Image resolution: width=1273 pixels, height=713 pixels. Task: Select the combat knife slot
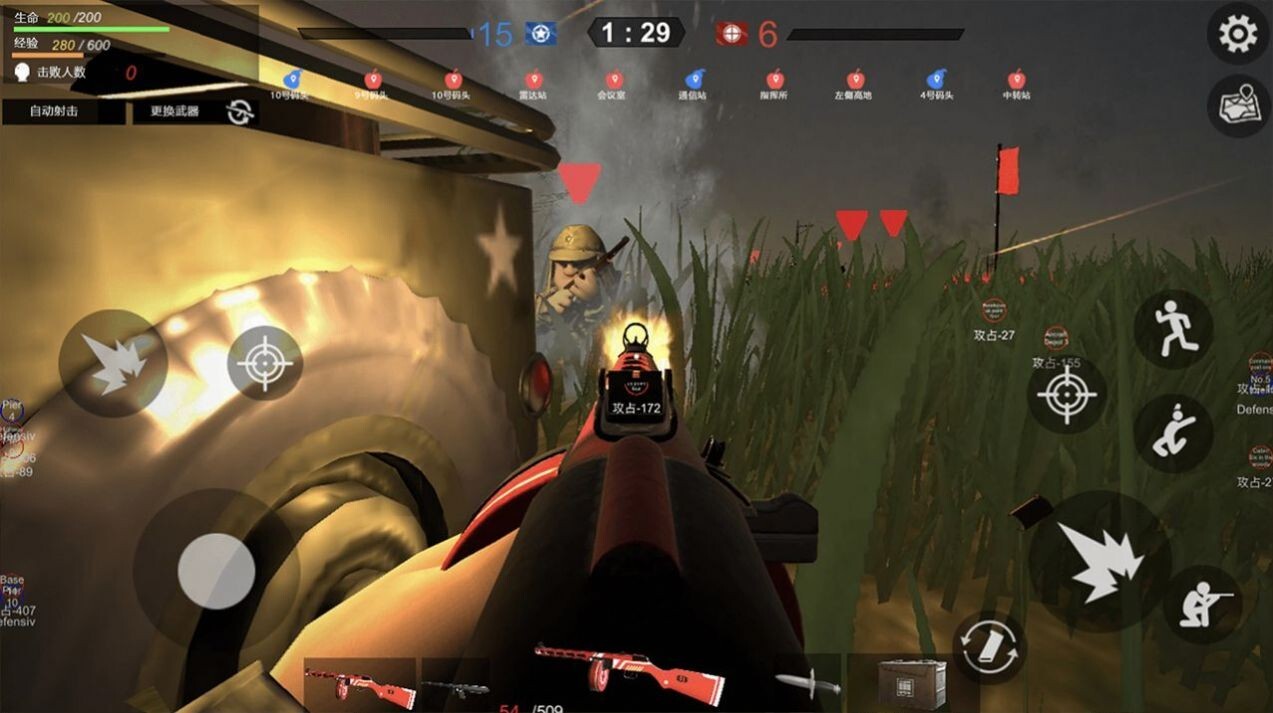pyautogui.click(x=808, y=683)
